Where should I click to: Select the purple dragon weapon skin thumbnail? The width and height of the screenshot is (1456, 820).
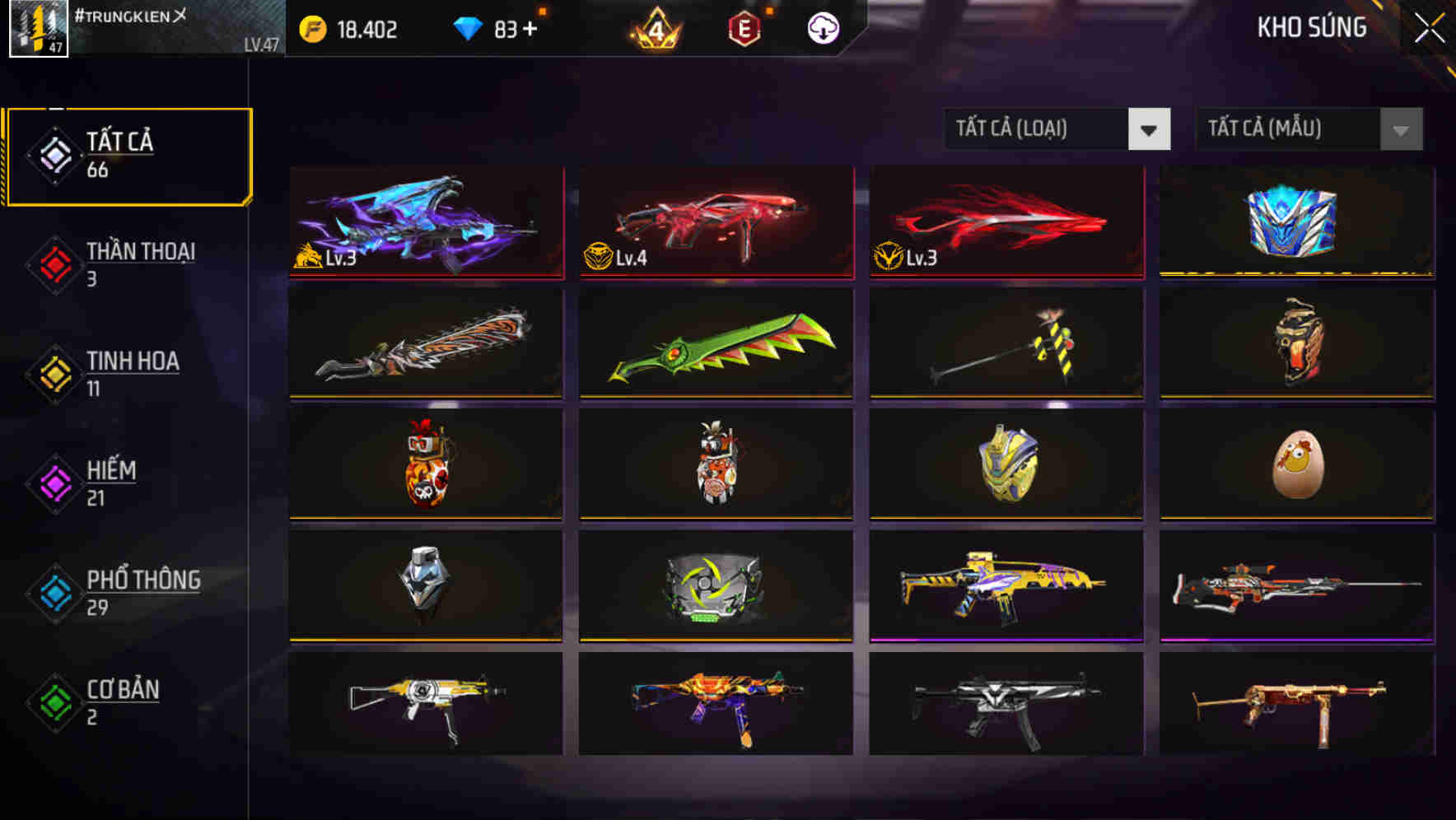pos(425,222)
